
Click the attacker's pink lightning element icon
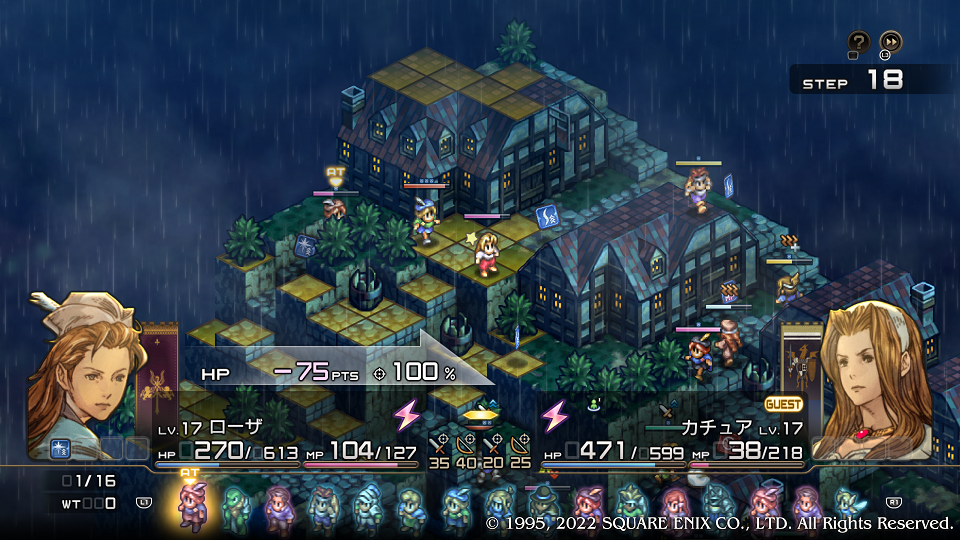[x=407, y=414]
